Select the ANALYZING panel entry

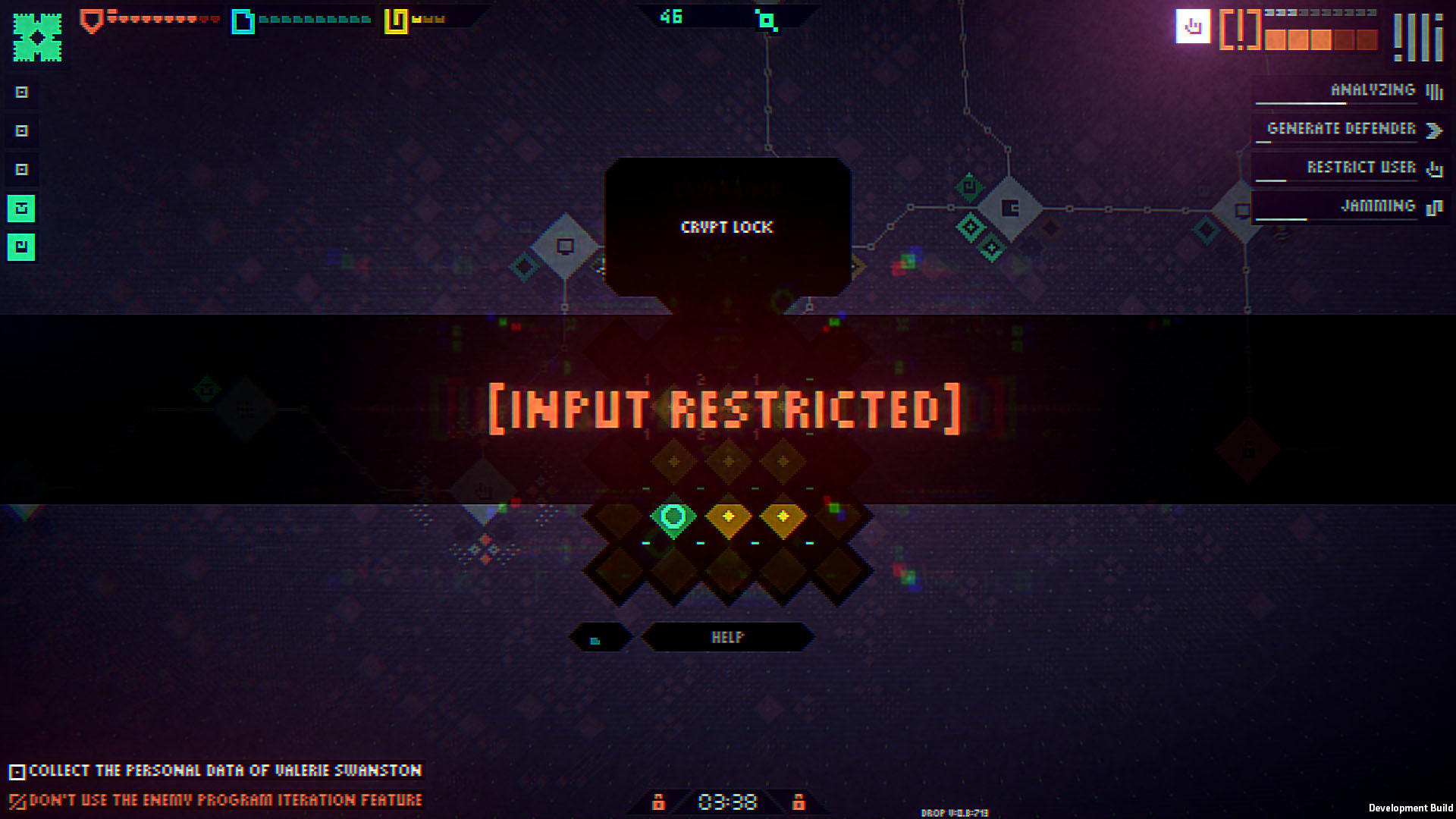[x=1371, y=89]
